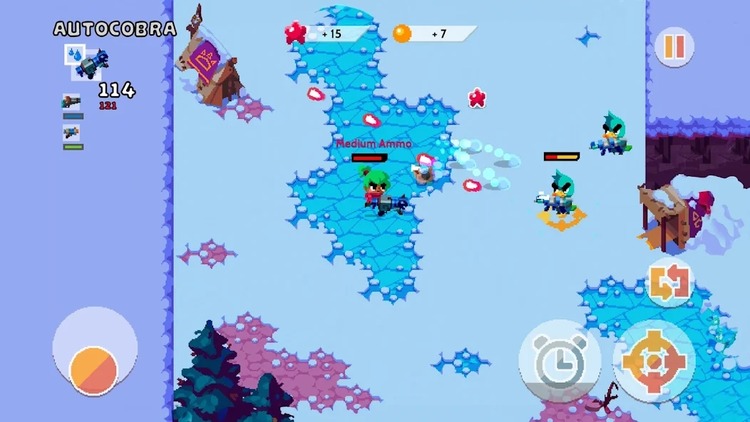Touch the orange virtual joystick
This screenshot has width=750, height=422.
(x=94, y=368)
